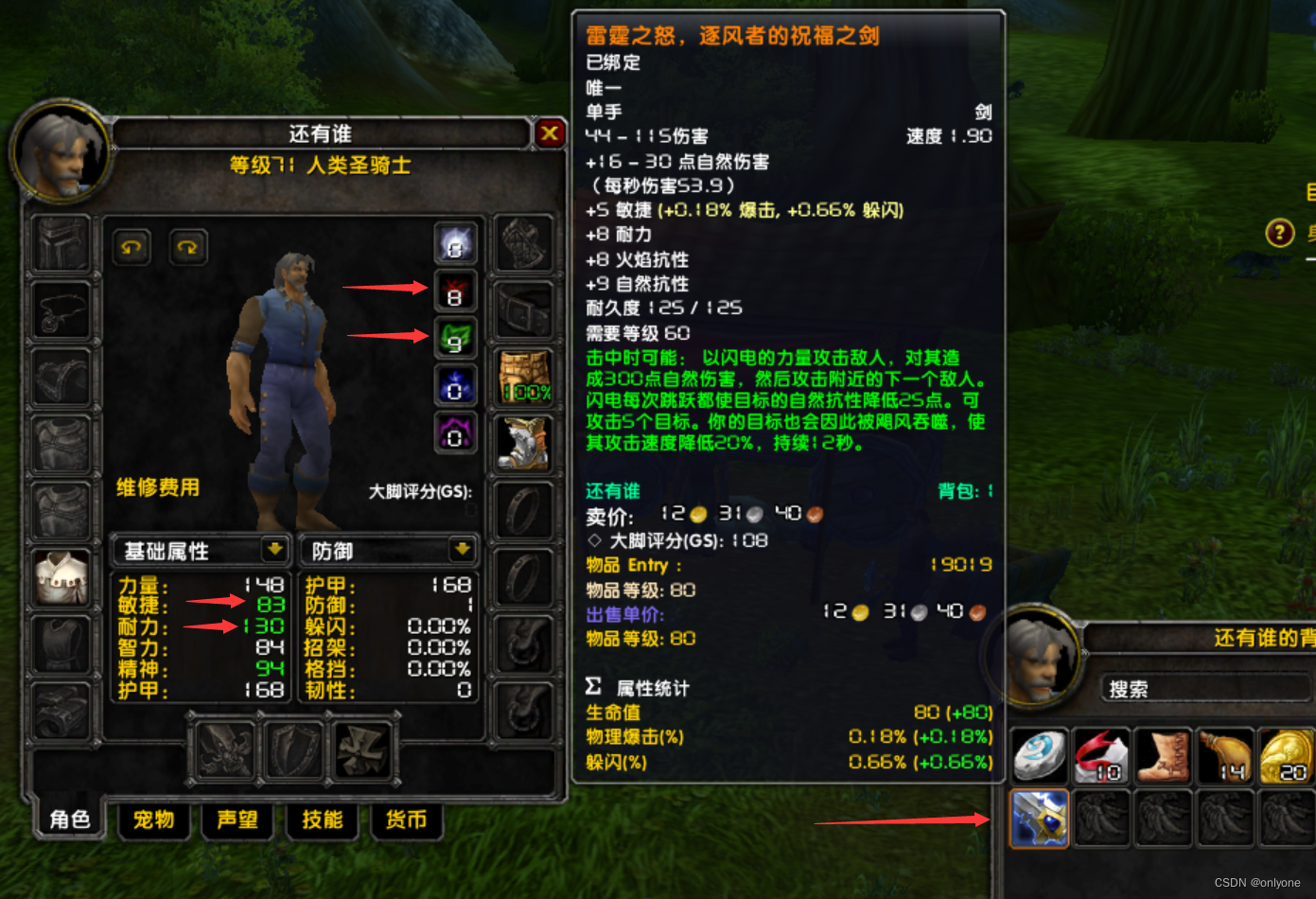1316x899 pixels.
Task: Click the equipped chest piece showing 100%
Action: pos(523,377)
